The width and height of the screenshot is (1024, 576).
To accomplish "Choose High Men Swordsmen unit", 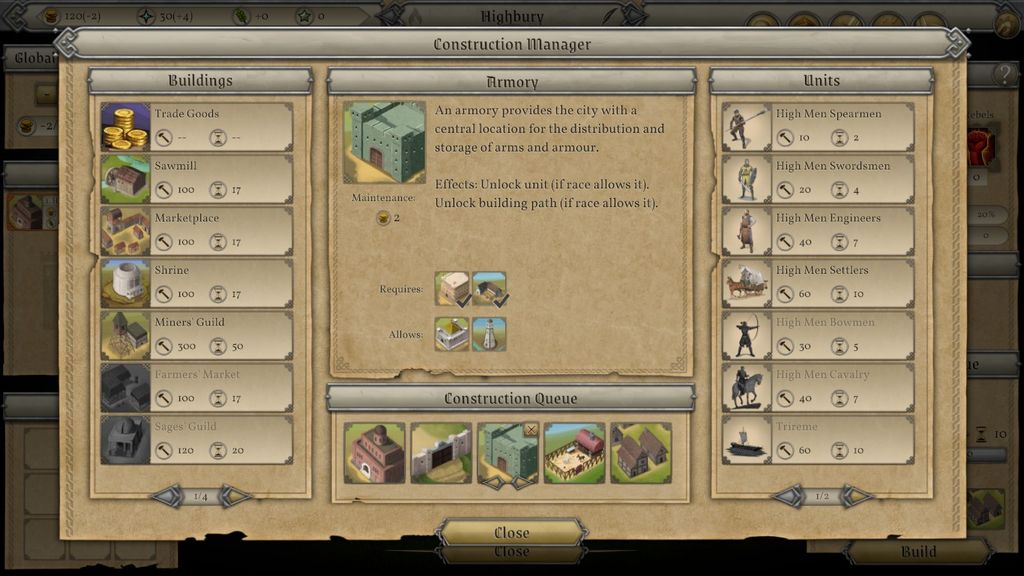I will pos(818,179).
